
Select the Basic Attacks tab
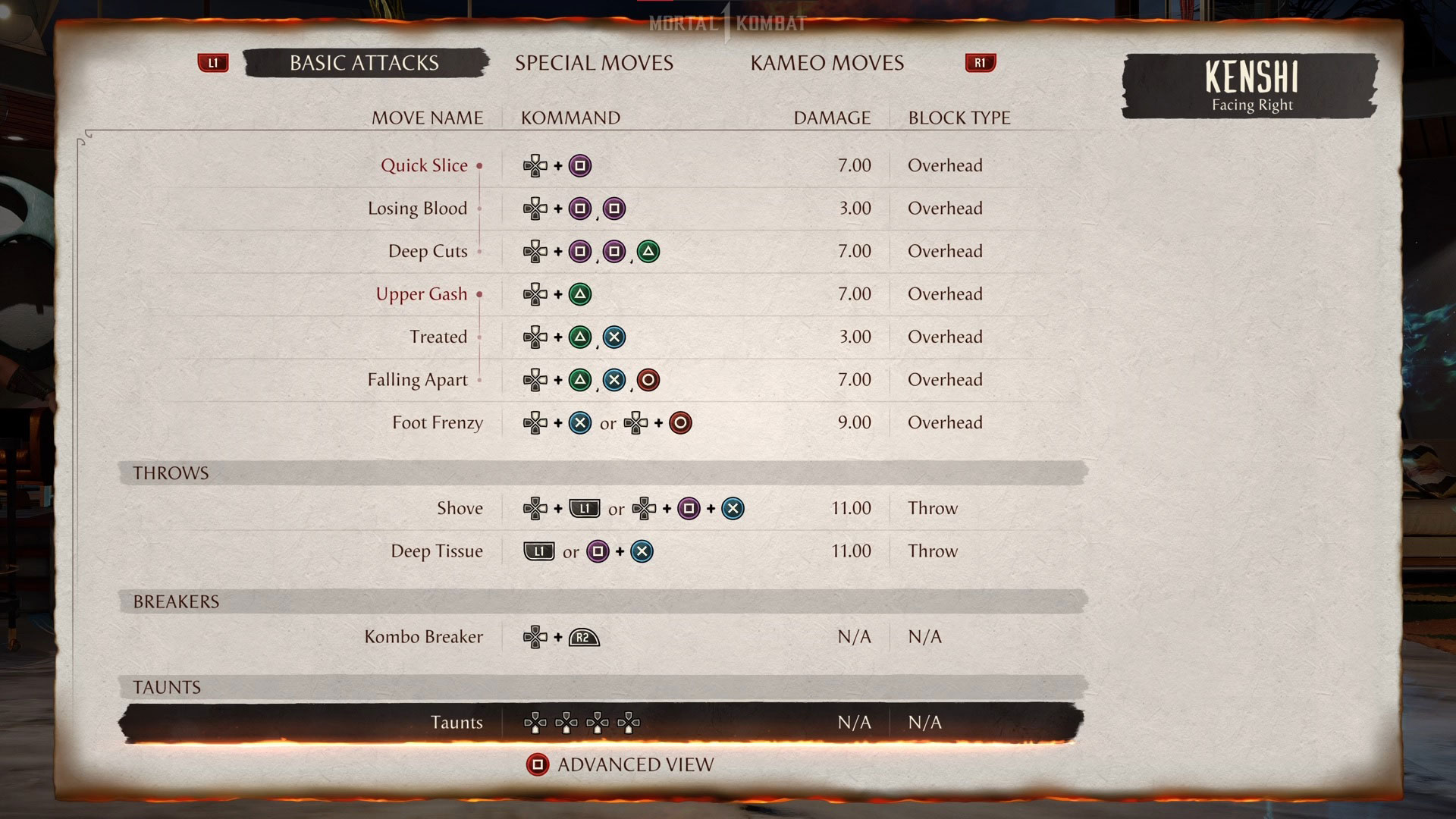click(x=362, y=63)
